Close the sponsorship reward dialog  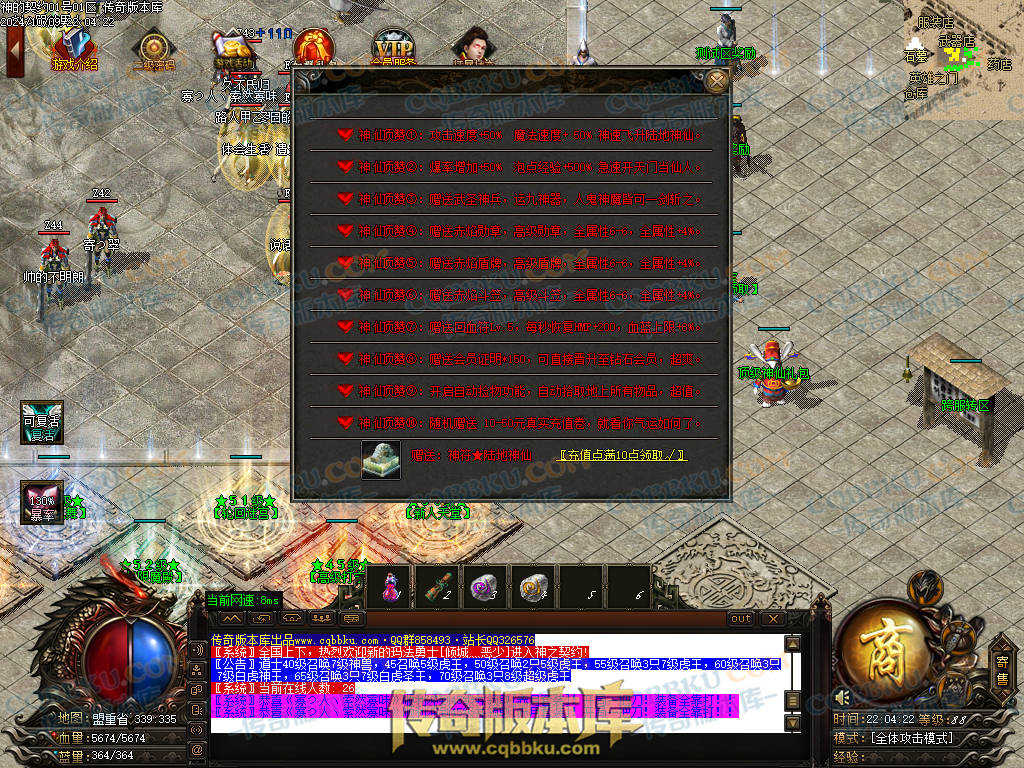716,81
